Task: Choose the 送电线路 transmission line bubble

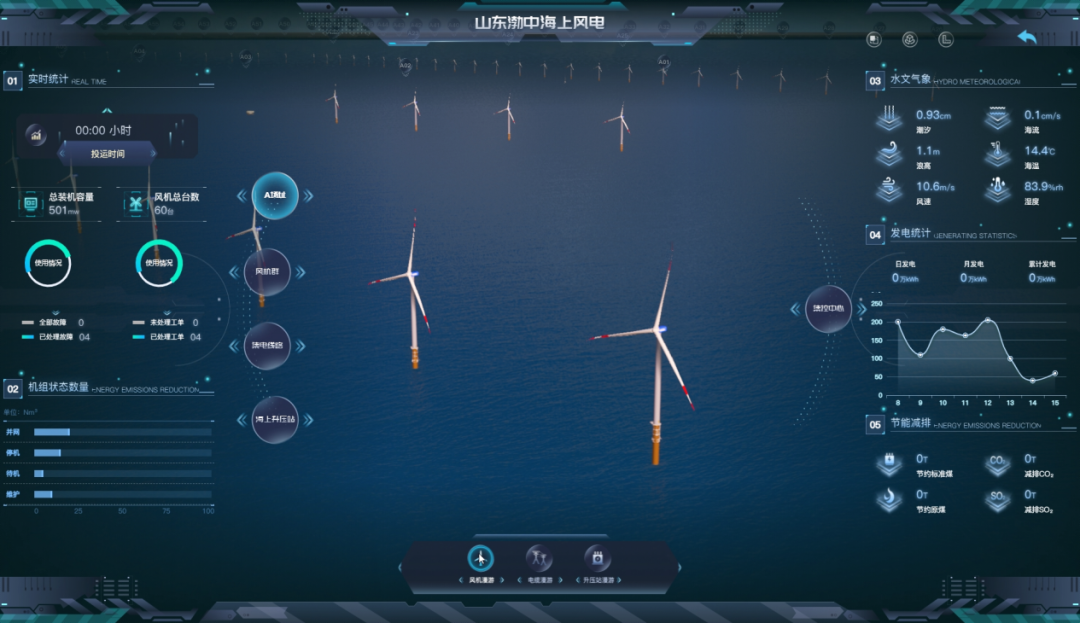Action: pos(267,346)
